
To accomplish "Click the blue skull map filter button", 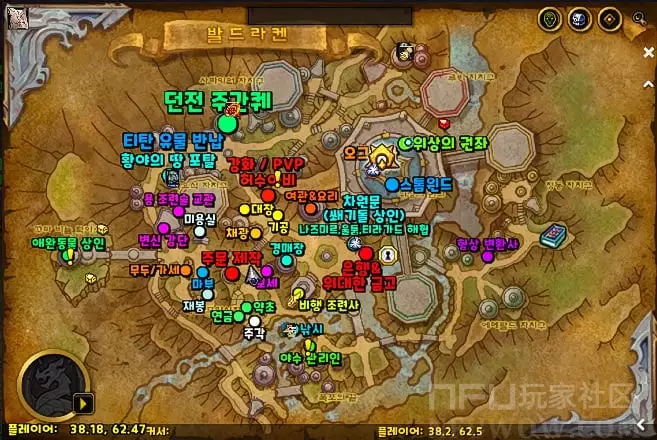I will coord(577,18).
